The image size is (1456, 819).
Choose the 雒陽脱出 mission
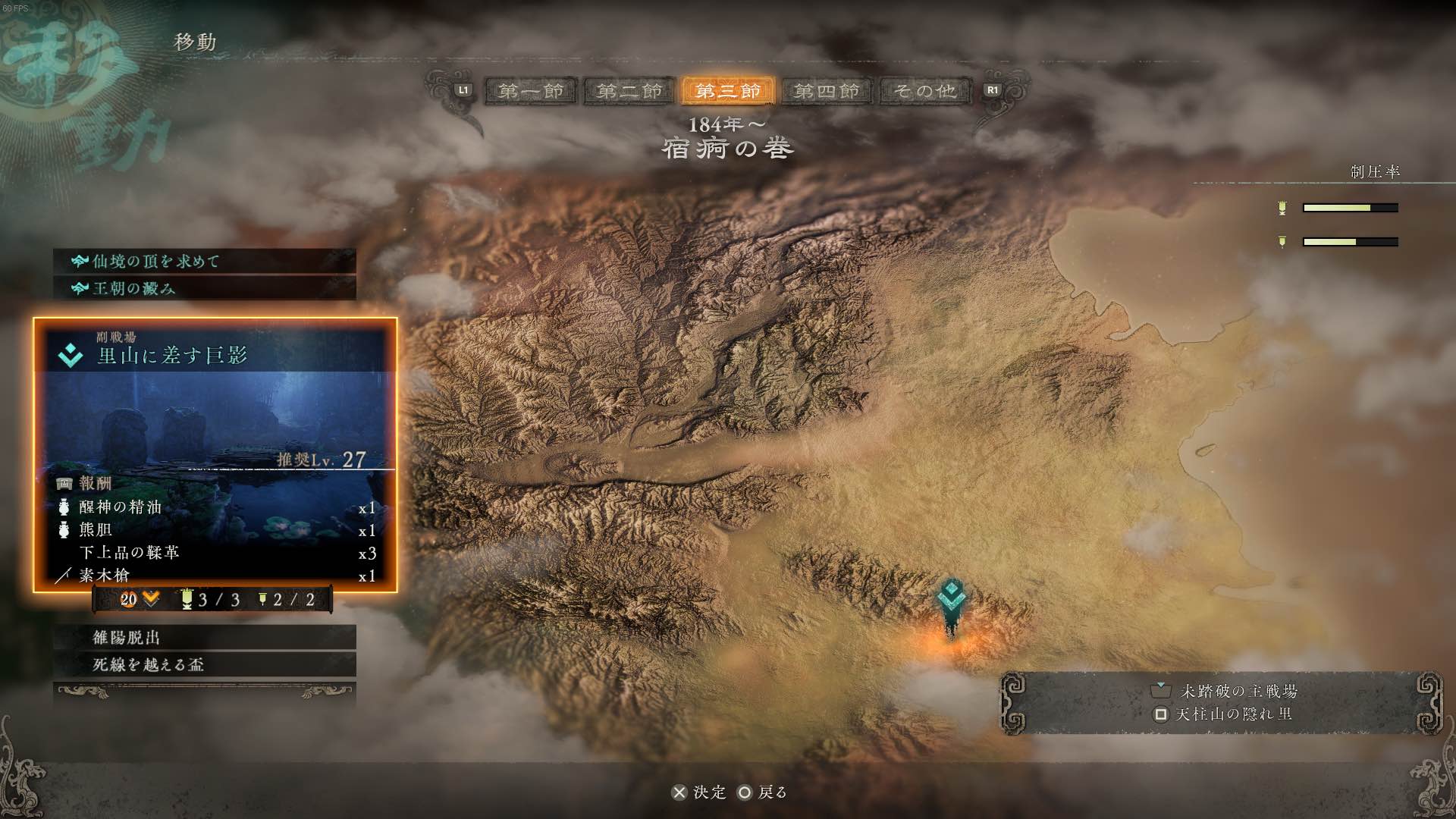click(205, 638)
